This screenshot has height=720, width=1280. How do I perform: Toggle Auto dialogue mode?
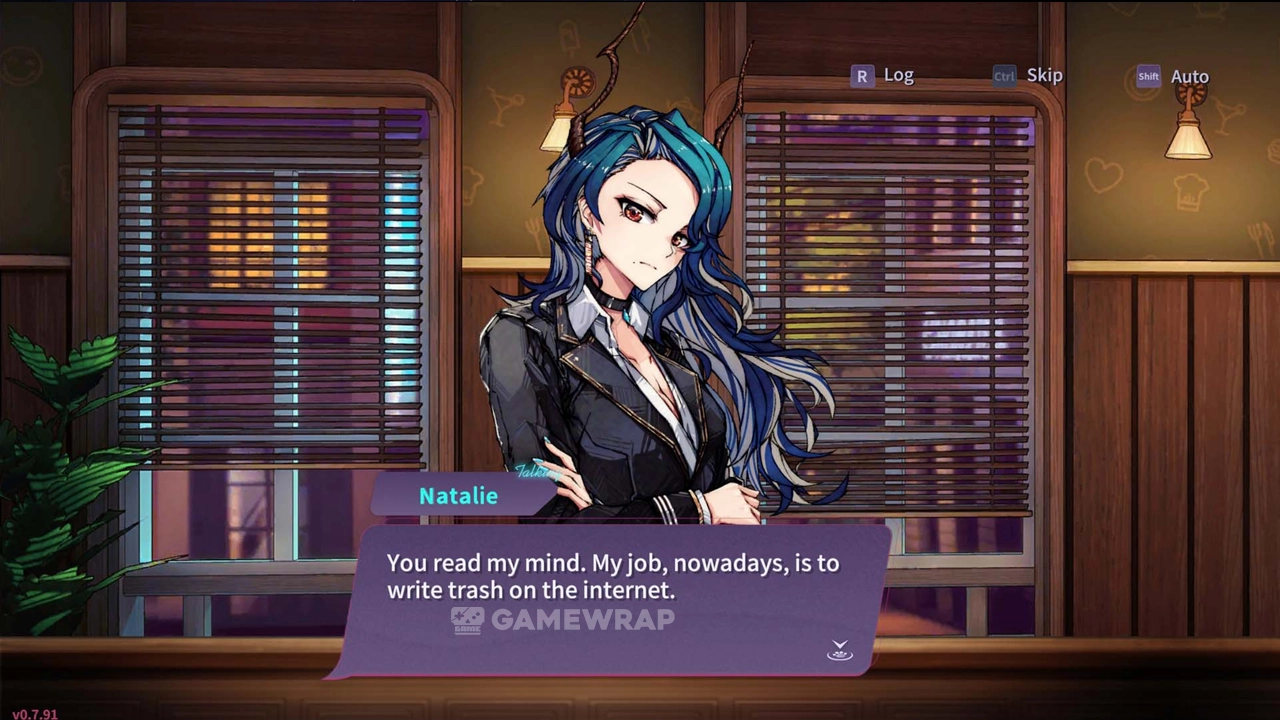1173,77
